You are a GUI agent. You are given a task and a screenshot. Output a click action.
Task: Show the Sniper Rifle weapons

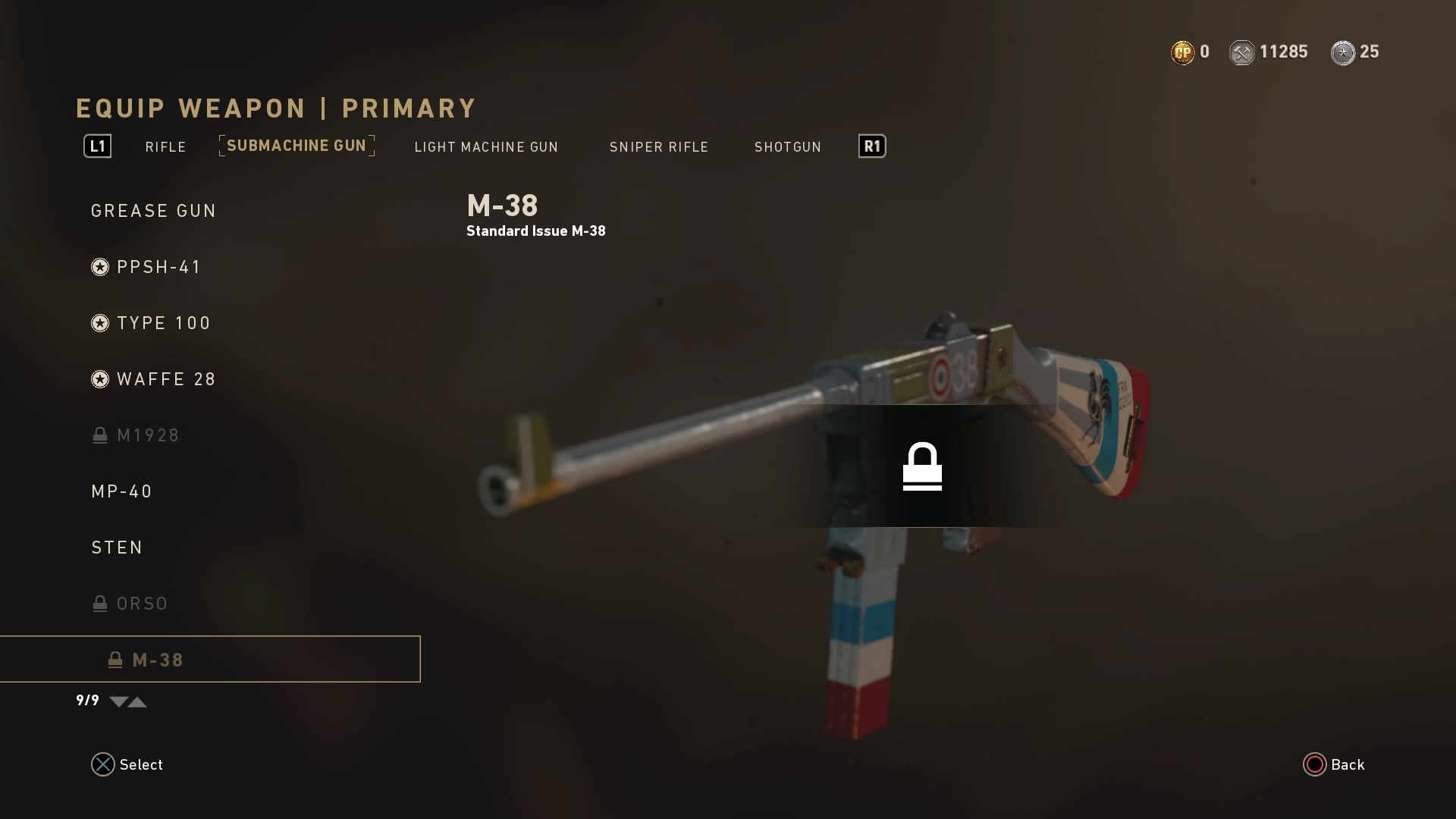[x=658, y=147]
